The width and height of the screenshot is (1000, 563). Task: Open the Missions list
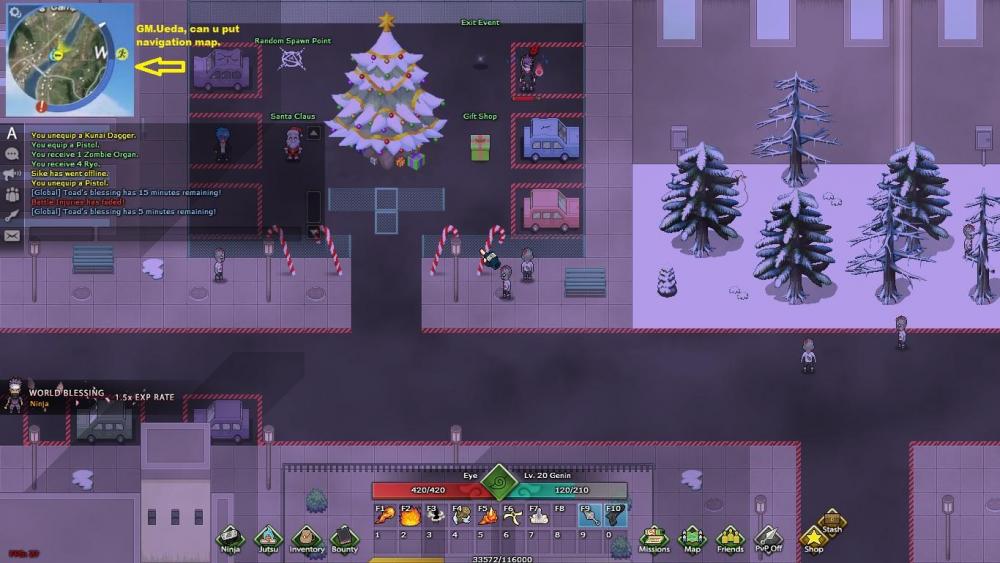(x=654, y=538)
